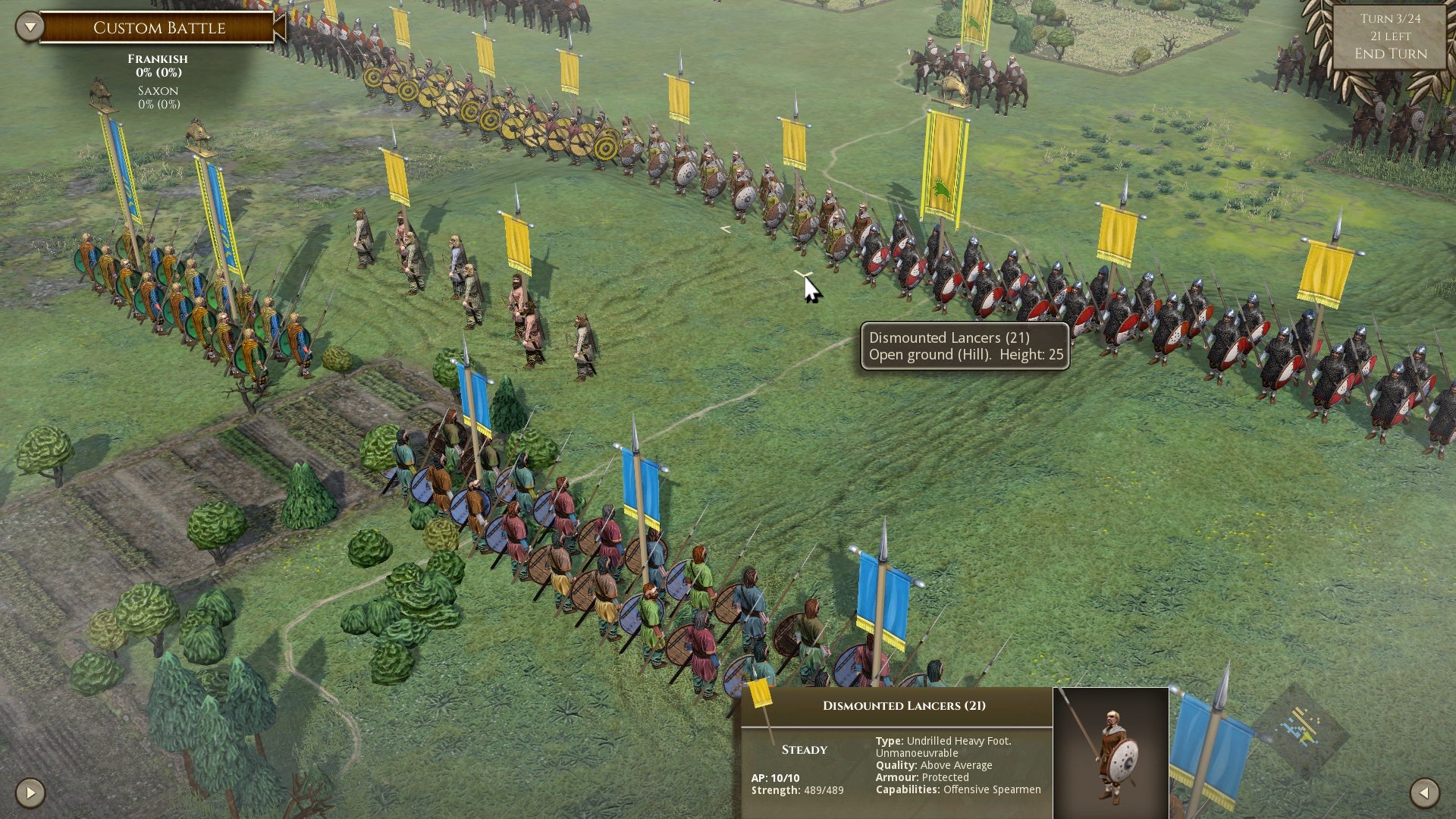1456x819 pixels.
Task: Click the right-pointing arrow button at bottom left
Action: click(30, 793)
